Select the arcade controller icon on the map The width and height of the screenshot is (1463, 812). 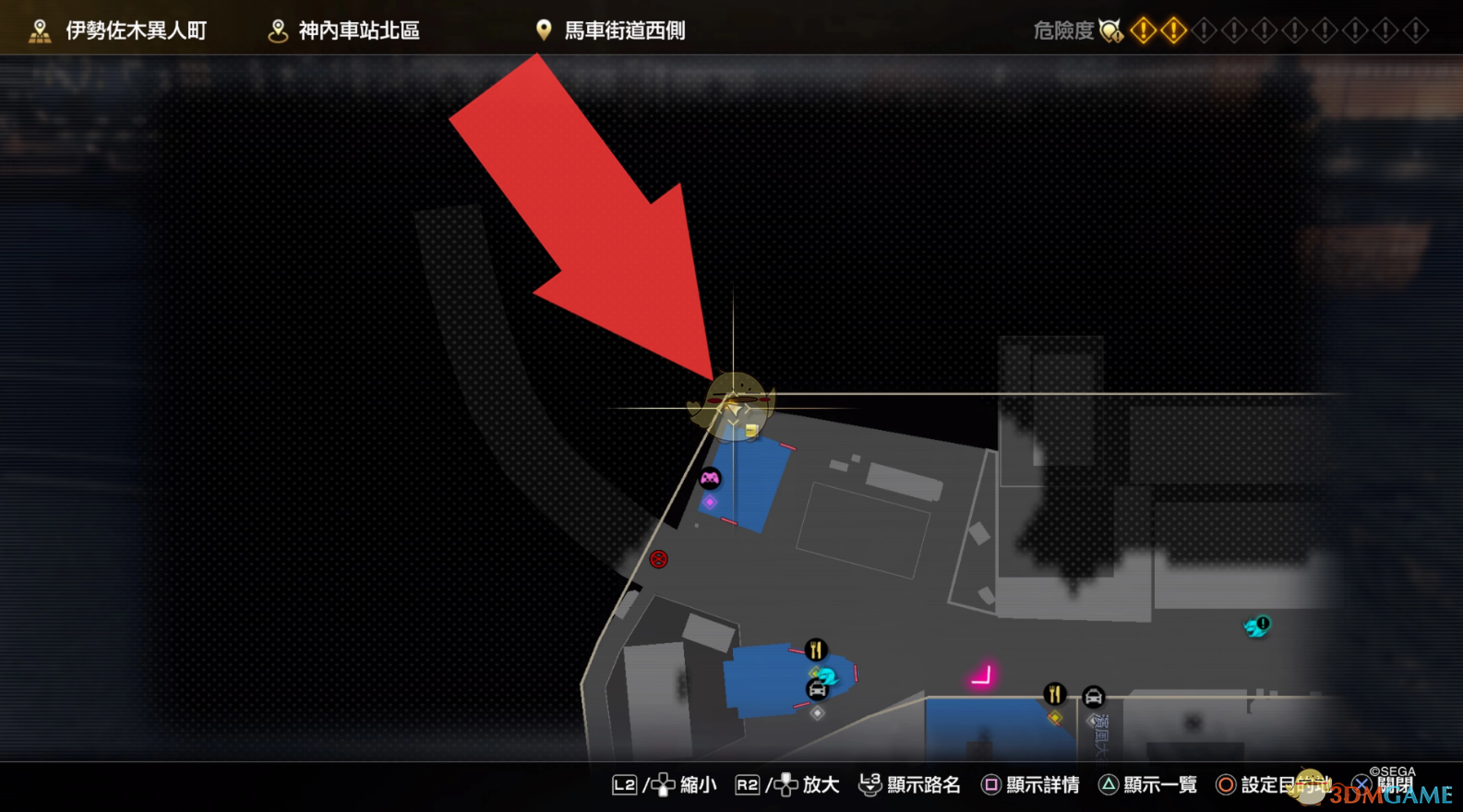709,478
